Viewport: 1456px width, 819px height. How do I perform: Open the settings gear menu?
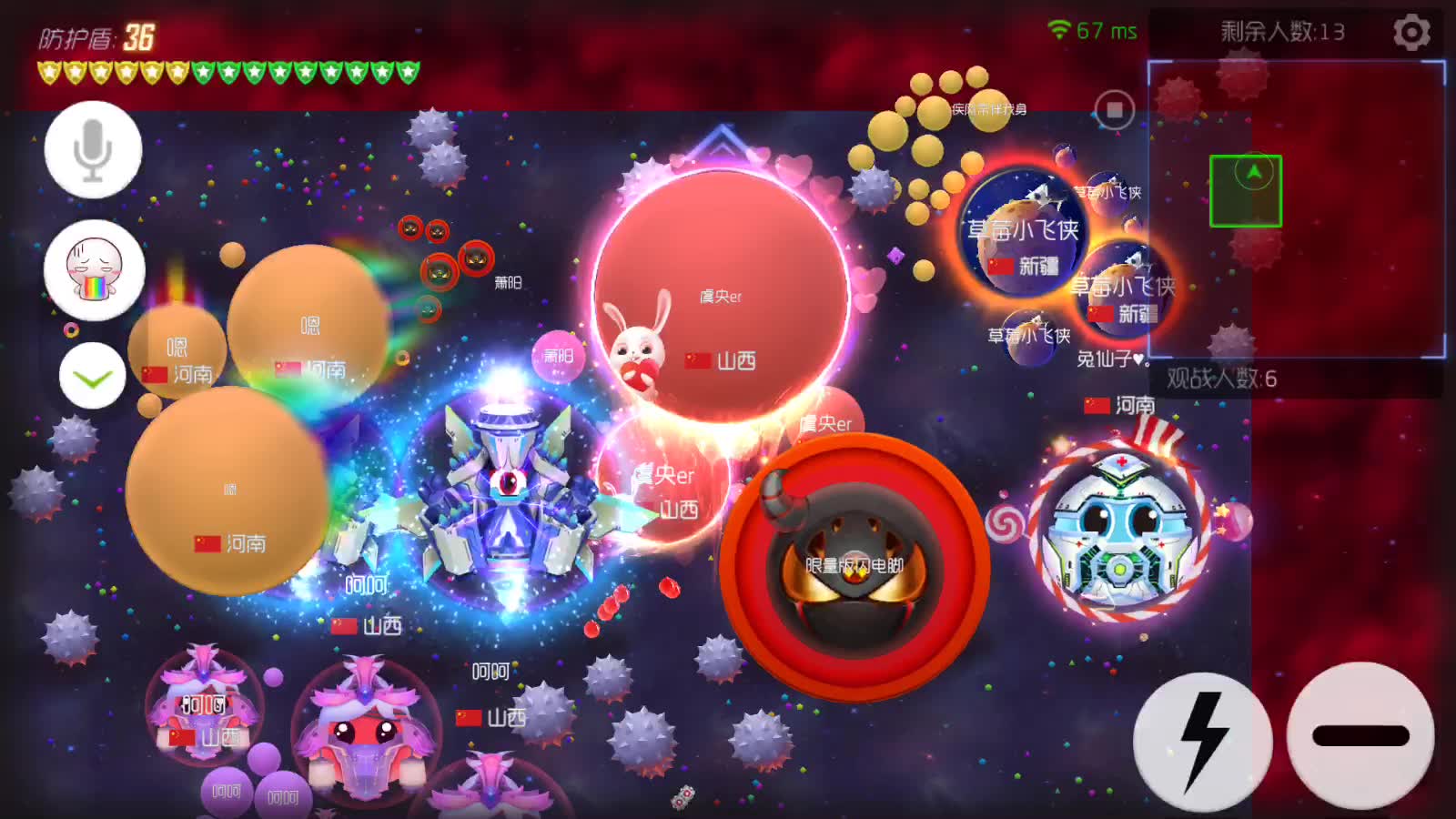click(1411, 33)
